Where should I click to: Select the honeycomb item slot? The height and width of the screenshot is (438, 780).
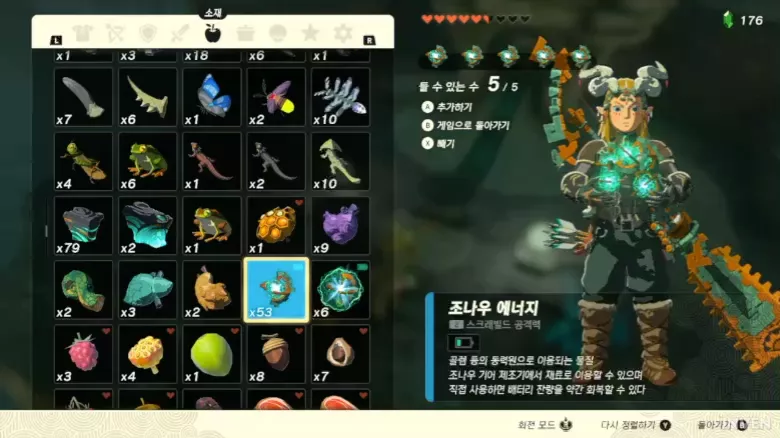[275, 225]
